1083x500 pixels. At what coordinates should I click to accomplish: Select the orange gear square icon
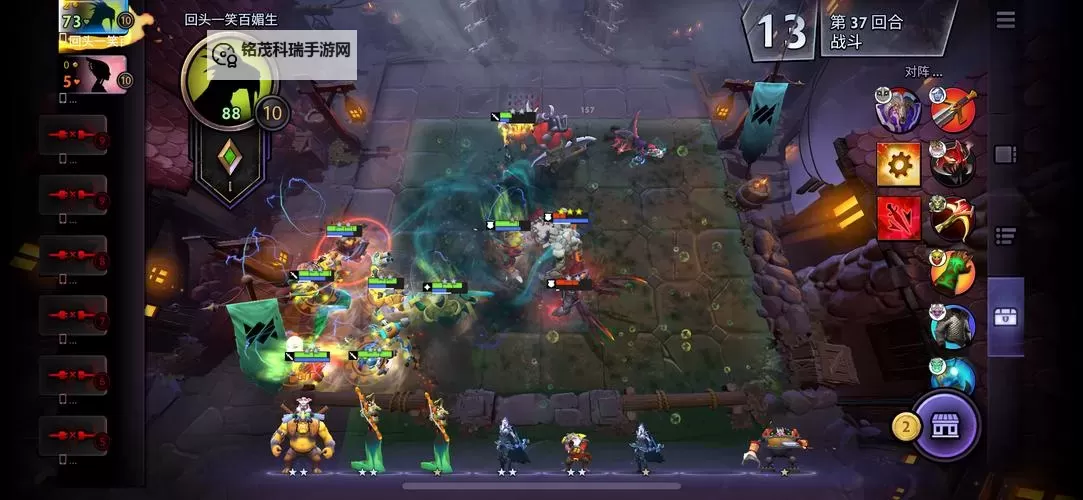coord(898,163)
